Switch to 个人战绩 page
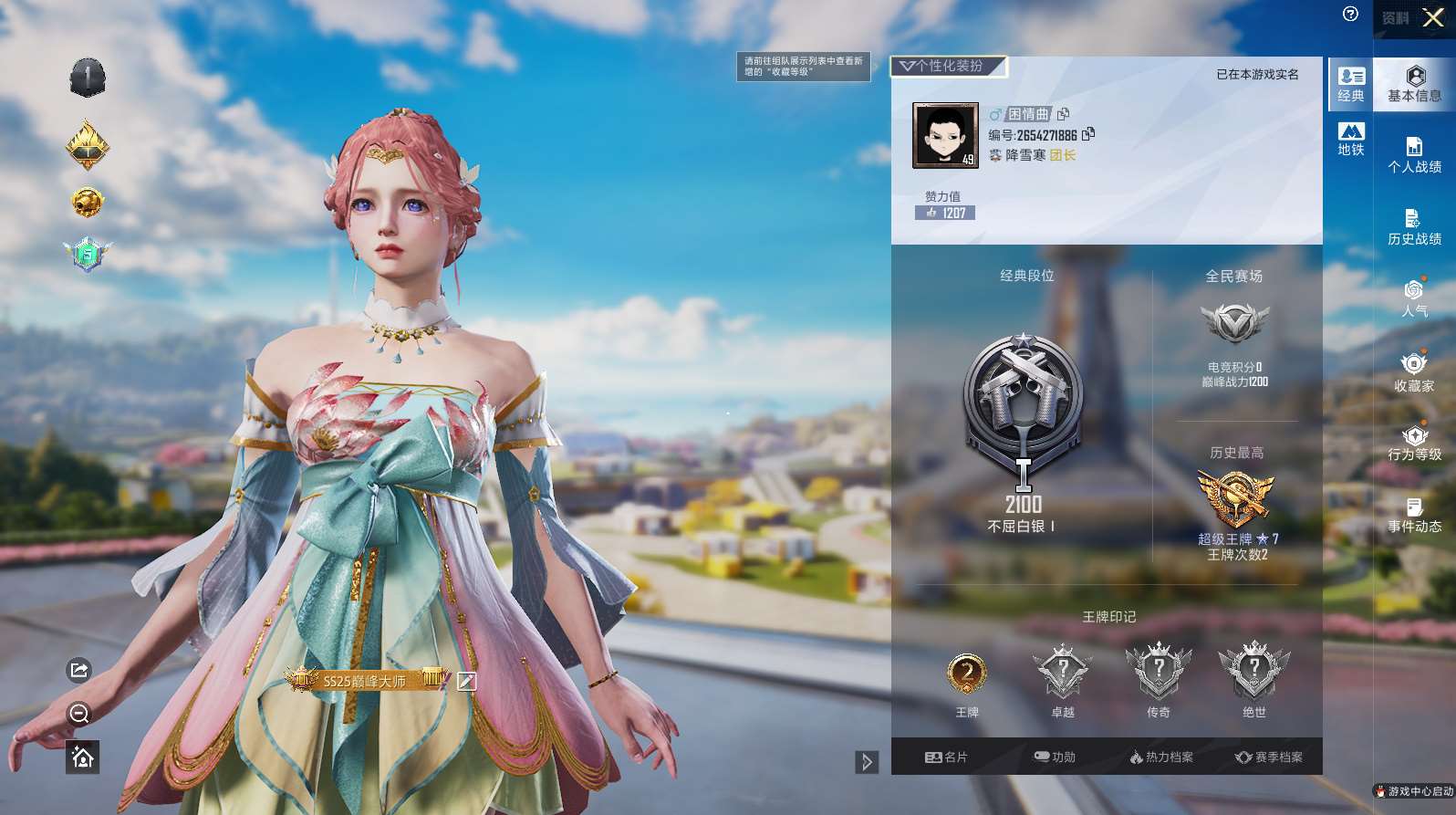 click(x=1414, y=155)
